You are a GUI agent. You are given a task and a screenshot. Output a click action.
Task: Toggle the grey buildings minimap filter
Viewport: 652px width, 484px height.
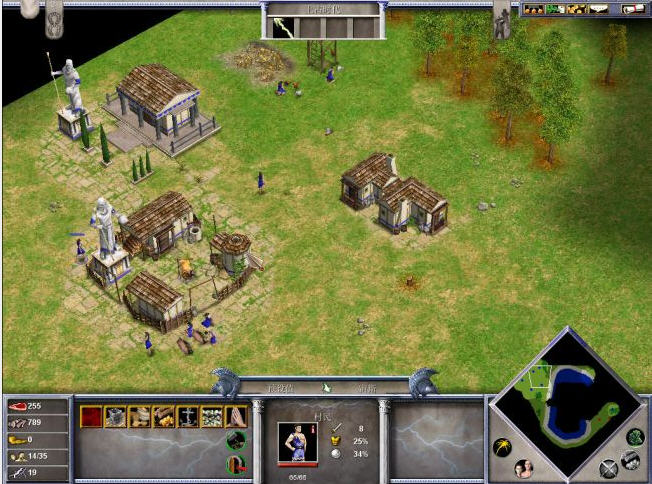point(629,459)
